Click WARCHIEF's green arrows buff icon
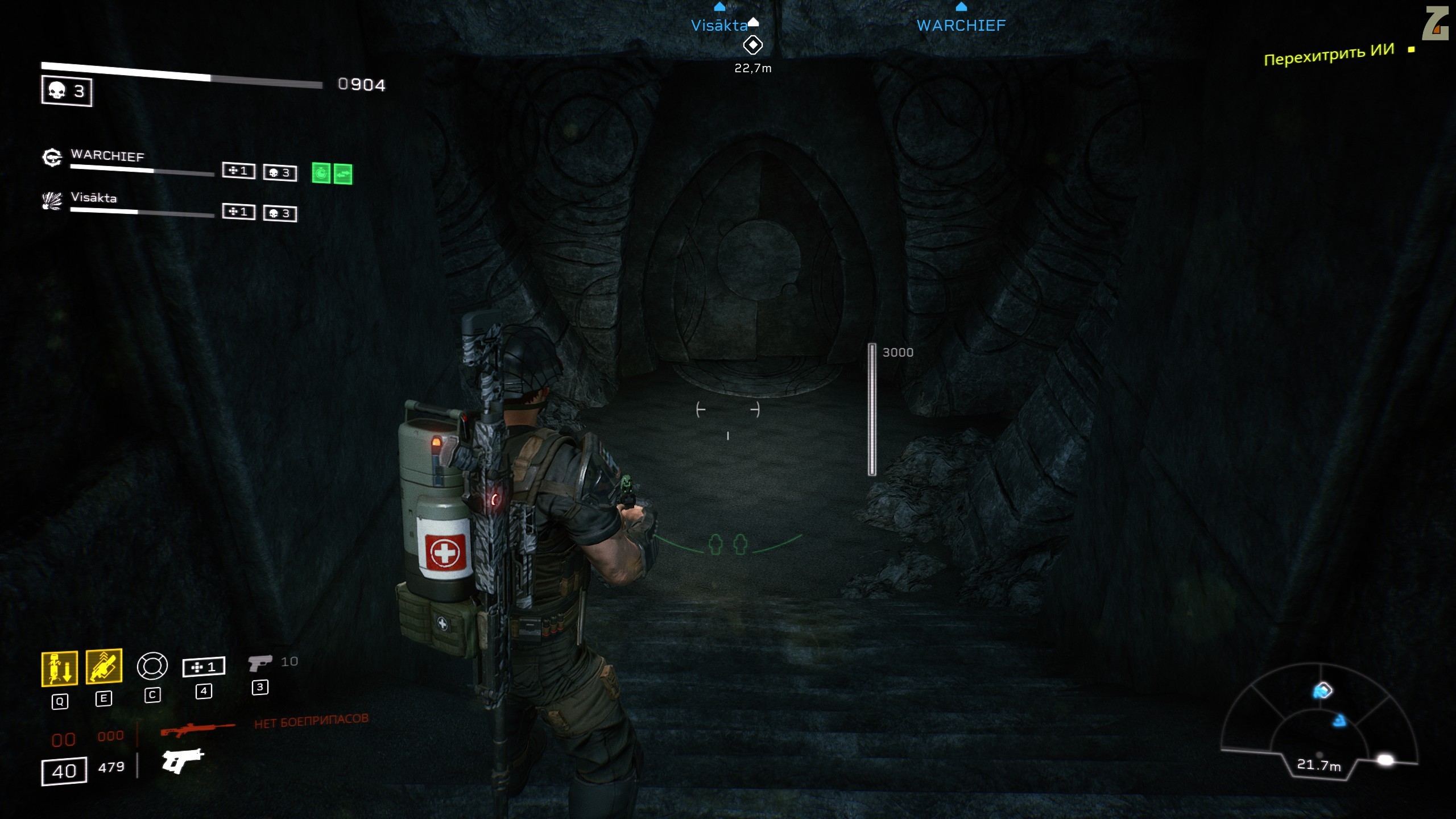The image size is (1456, 819). click(343, 174)
